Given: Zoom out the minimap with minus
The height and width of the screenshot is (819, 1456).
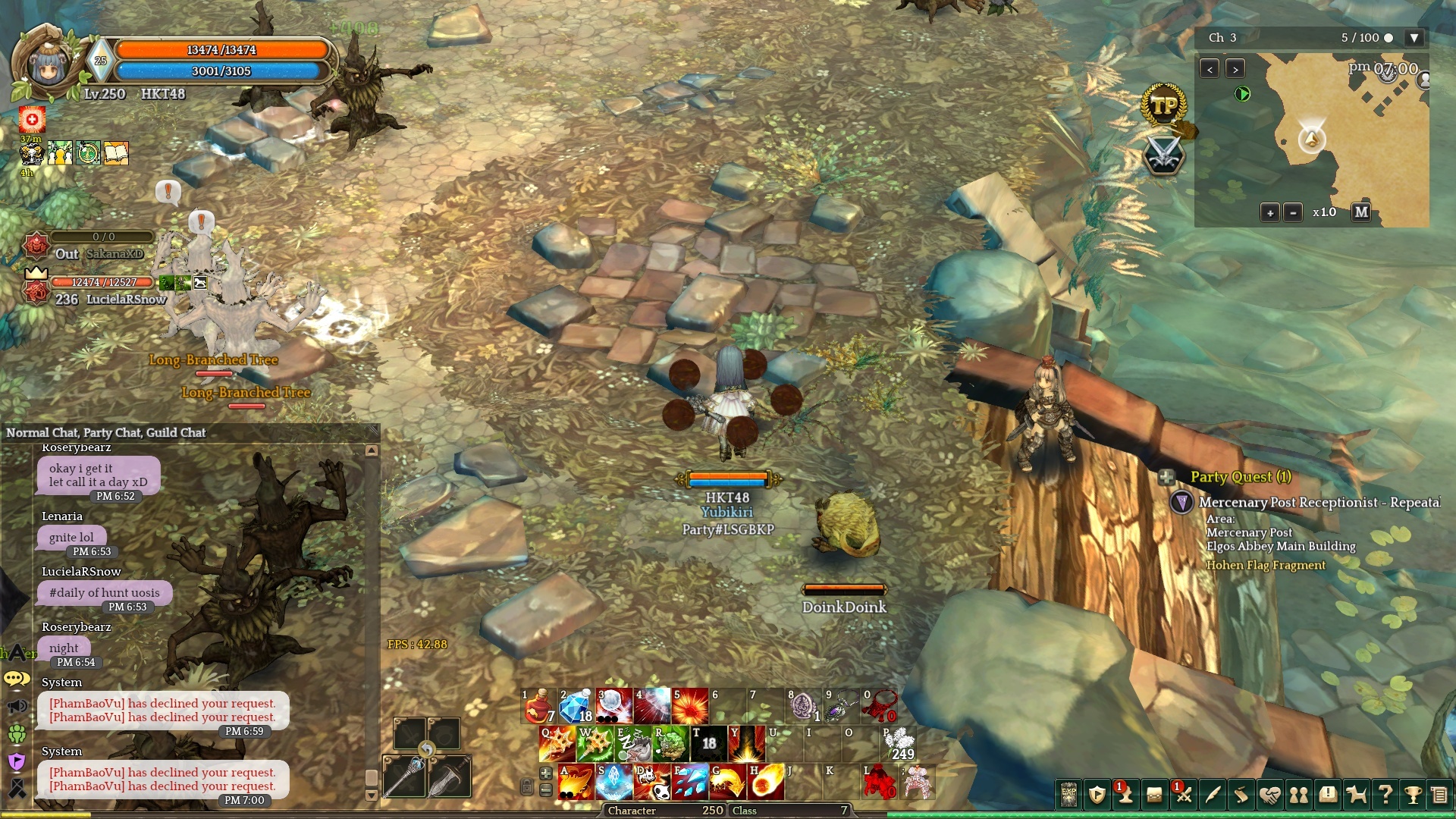Looking at the screenshot, I should click(1294, 213).
